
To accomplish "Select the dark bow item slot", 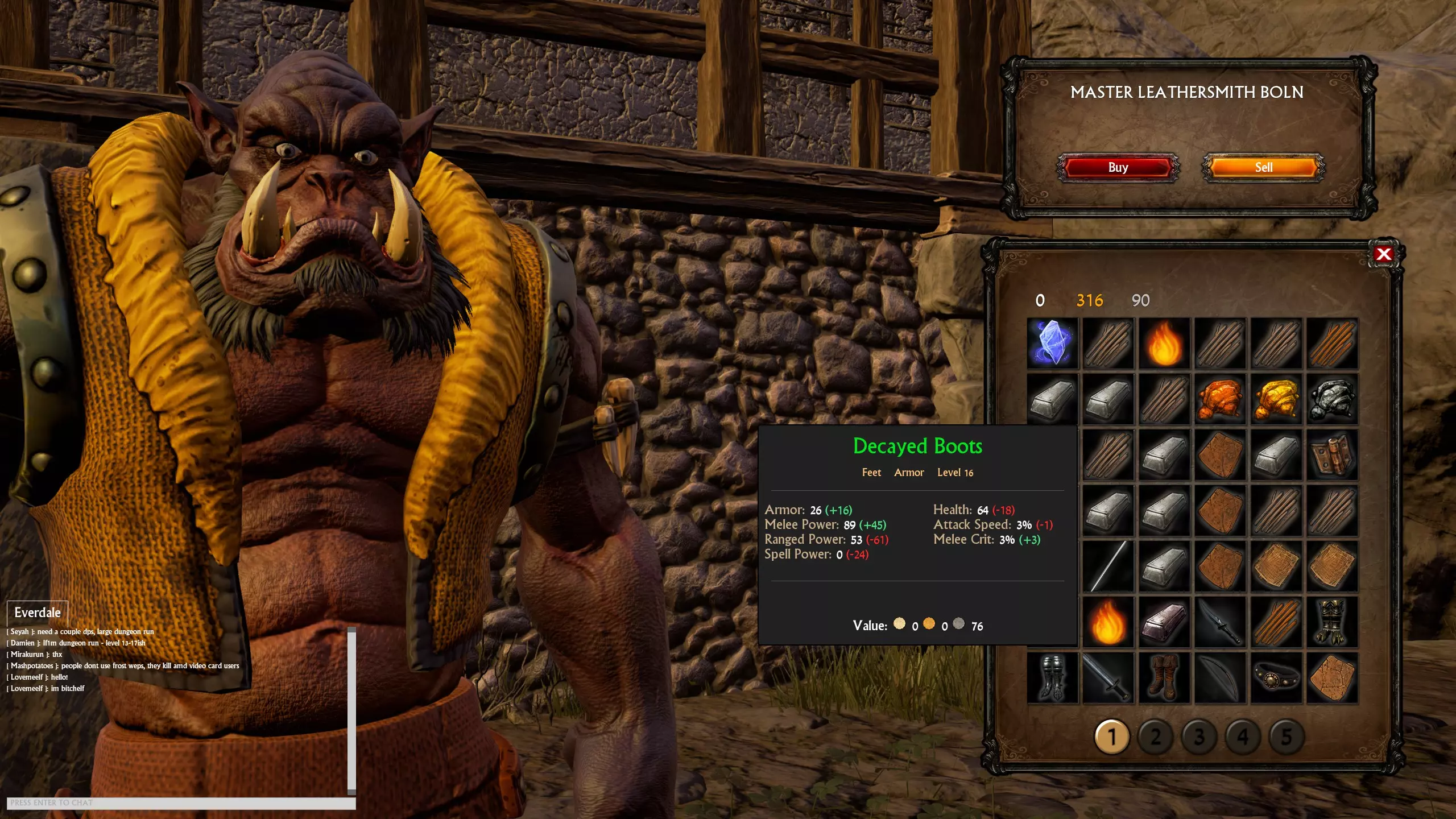I will [1220, 678].
